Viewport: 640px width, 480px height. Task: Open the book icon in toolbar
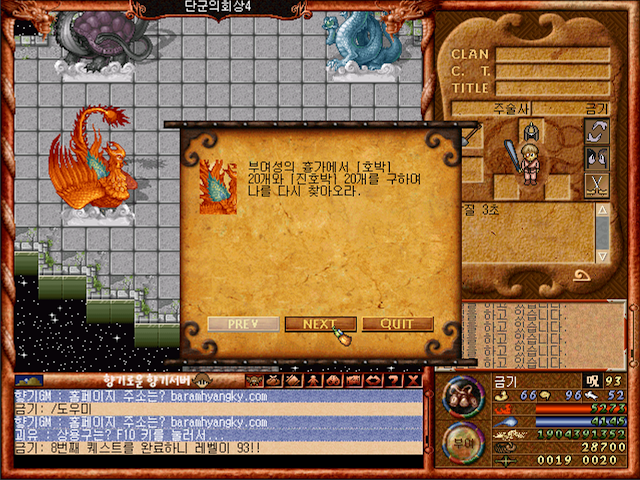[x=292, y=380]
